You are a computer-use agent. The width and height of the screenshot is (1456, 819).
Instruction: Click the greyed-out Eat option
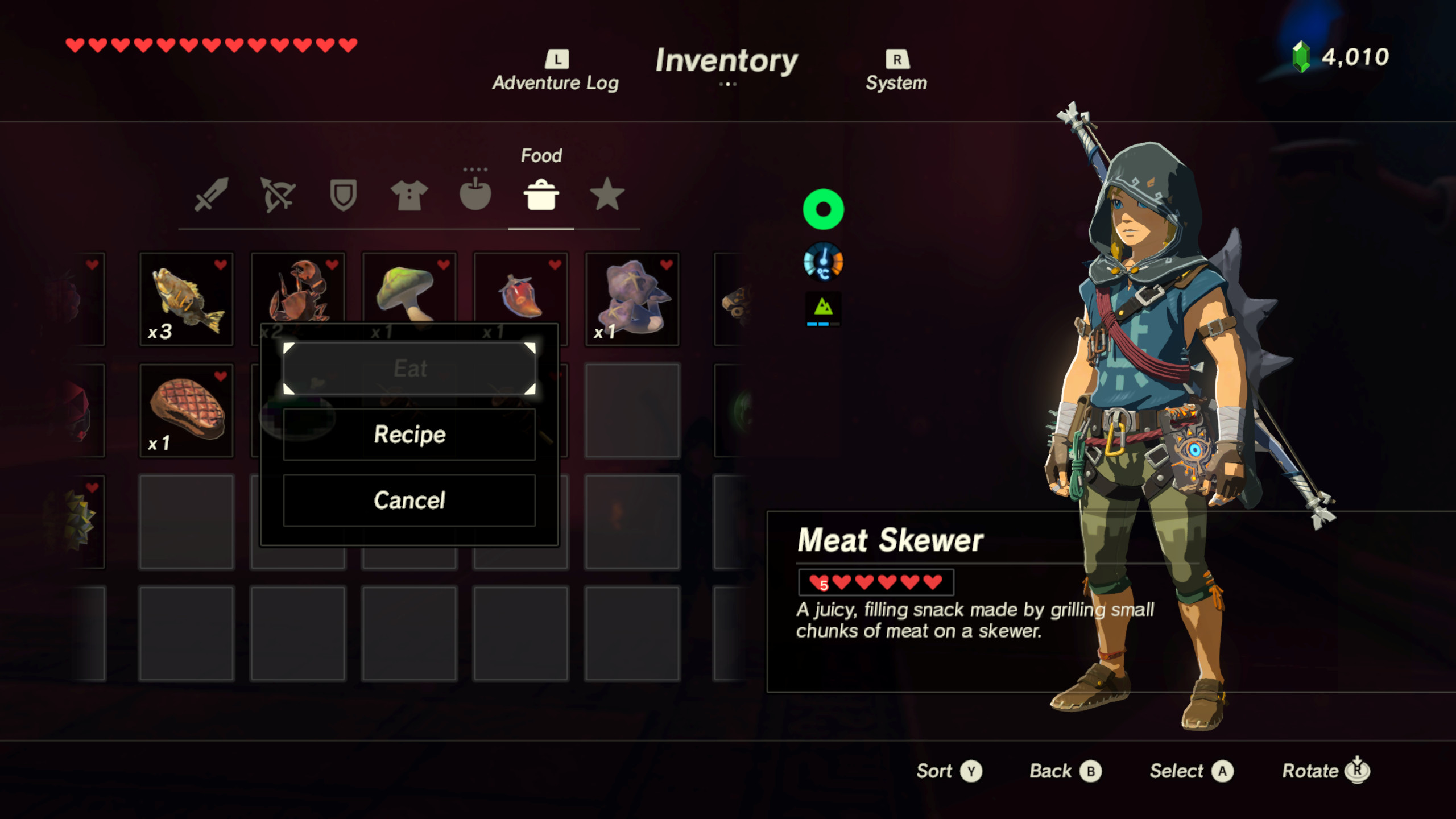409,369
